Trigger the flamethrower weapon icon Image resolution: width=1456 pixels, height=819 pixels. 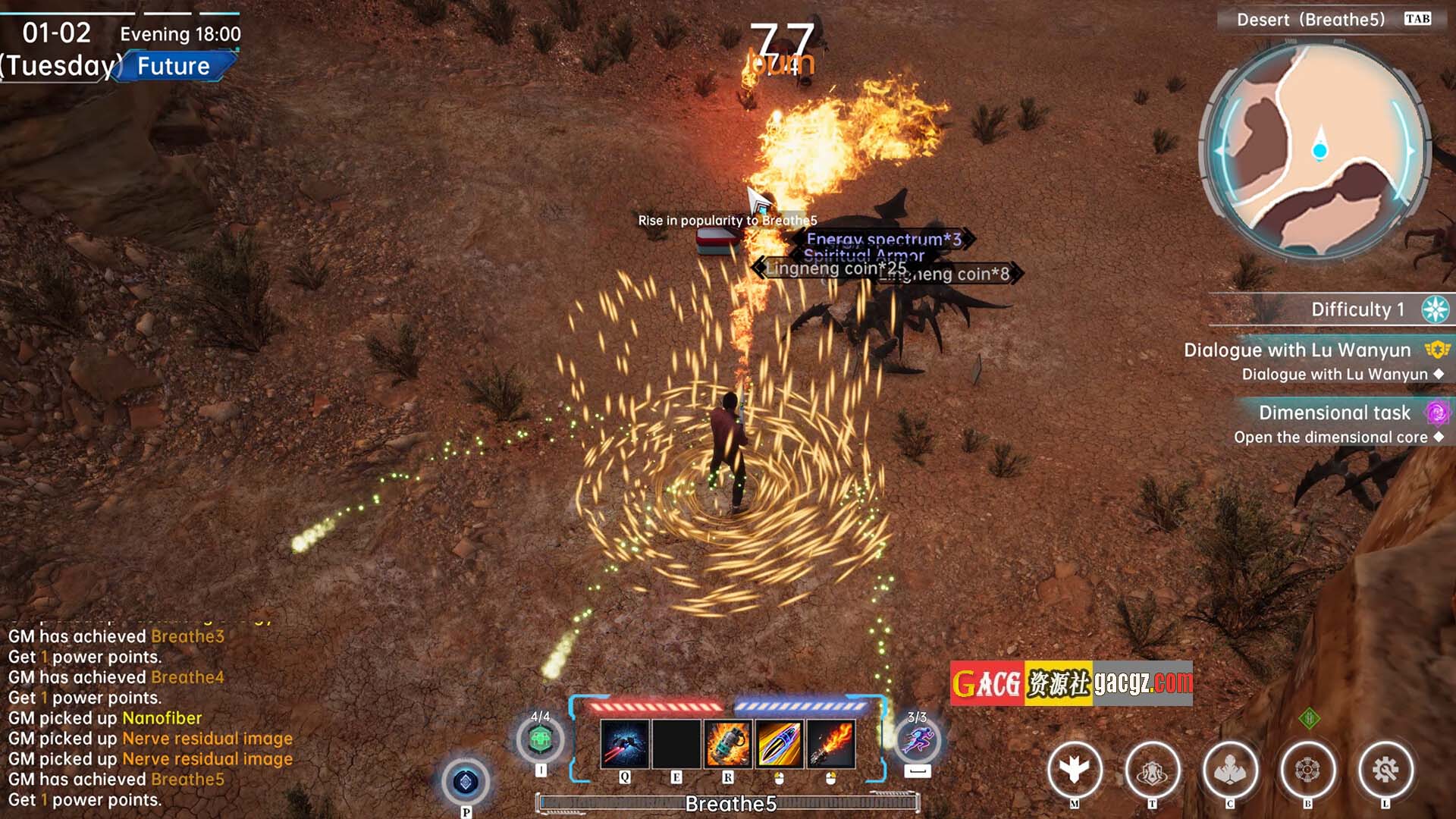click(830, 744)
